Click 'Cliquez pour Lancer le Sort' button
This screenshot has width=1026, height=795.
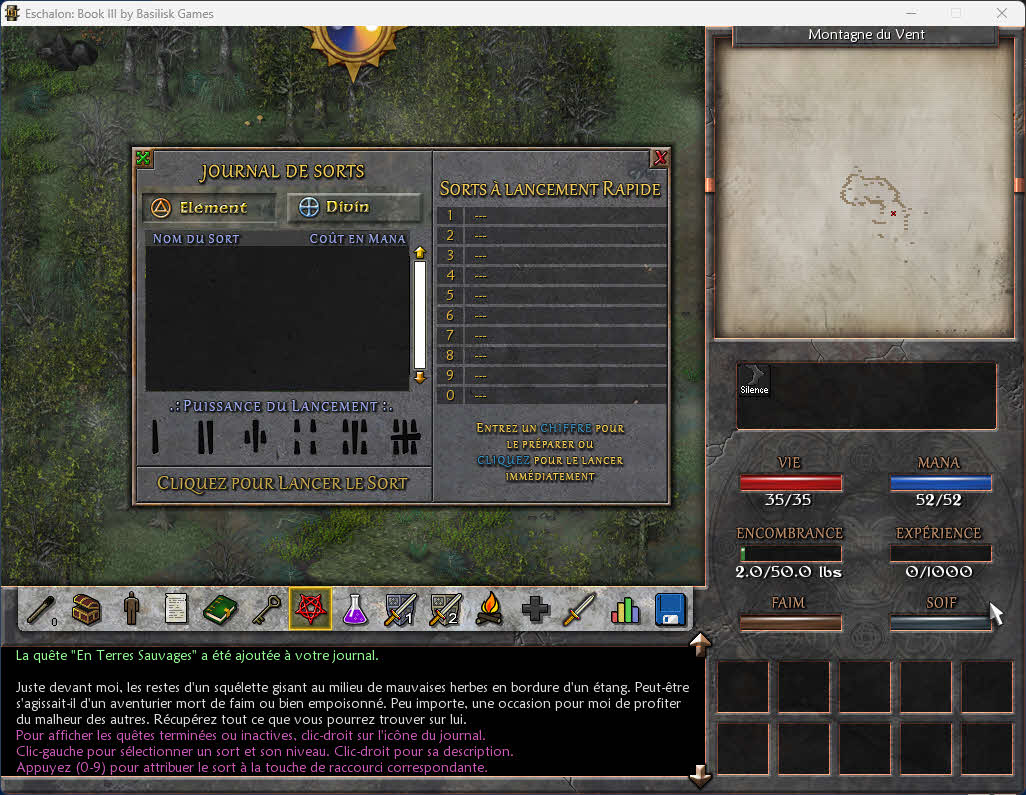click(283, 483)
